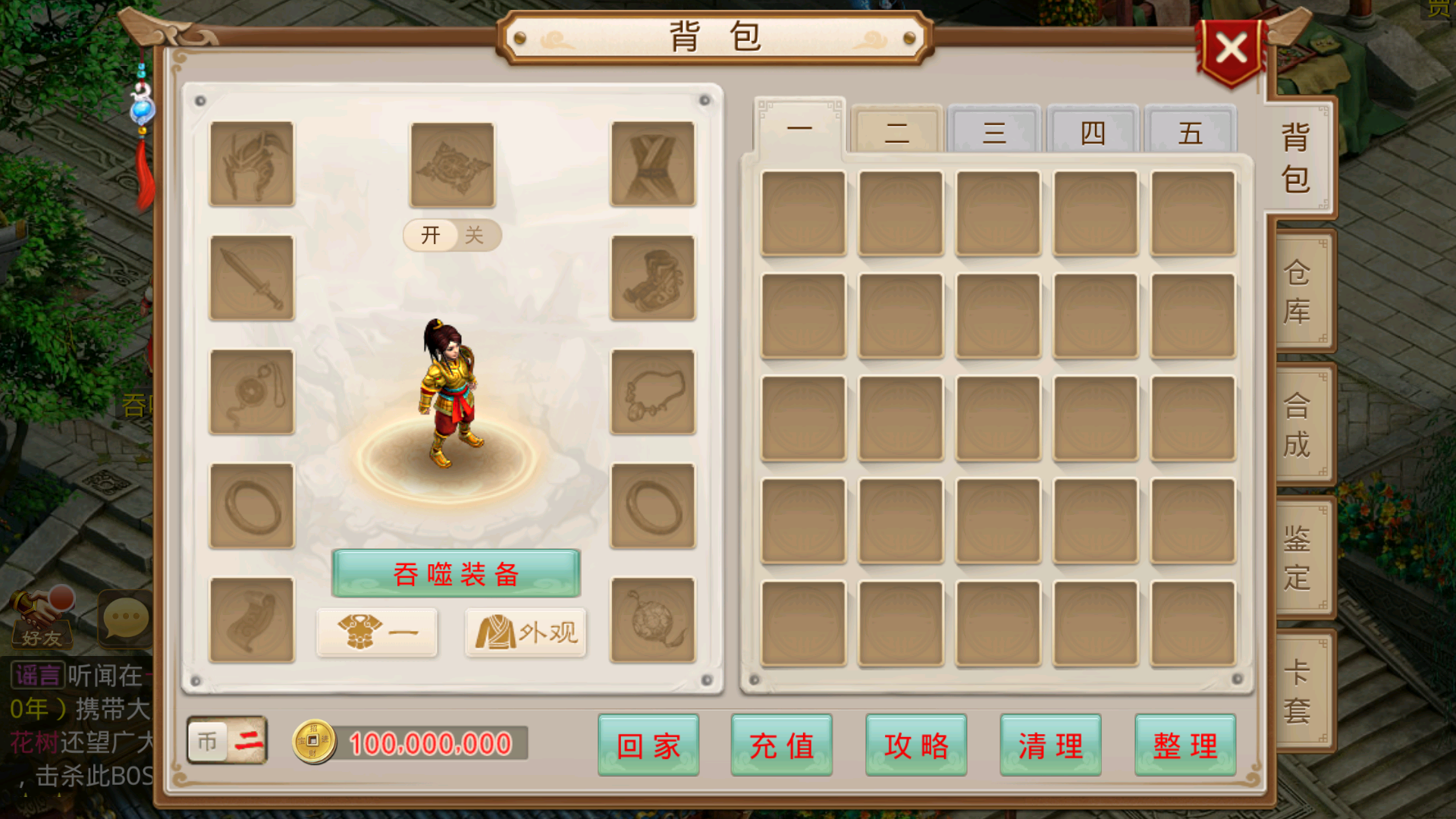Click the necklace equipment slot

click(x=652, y=393)
